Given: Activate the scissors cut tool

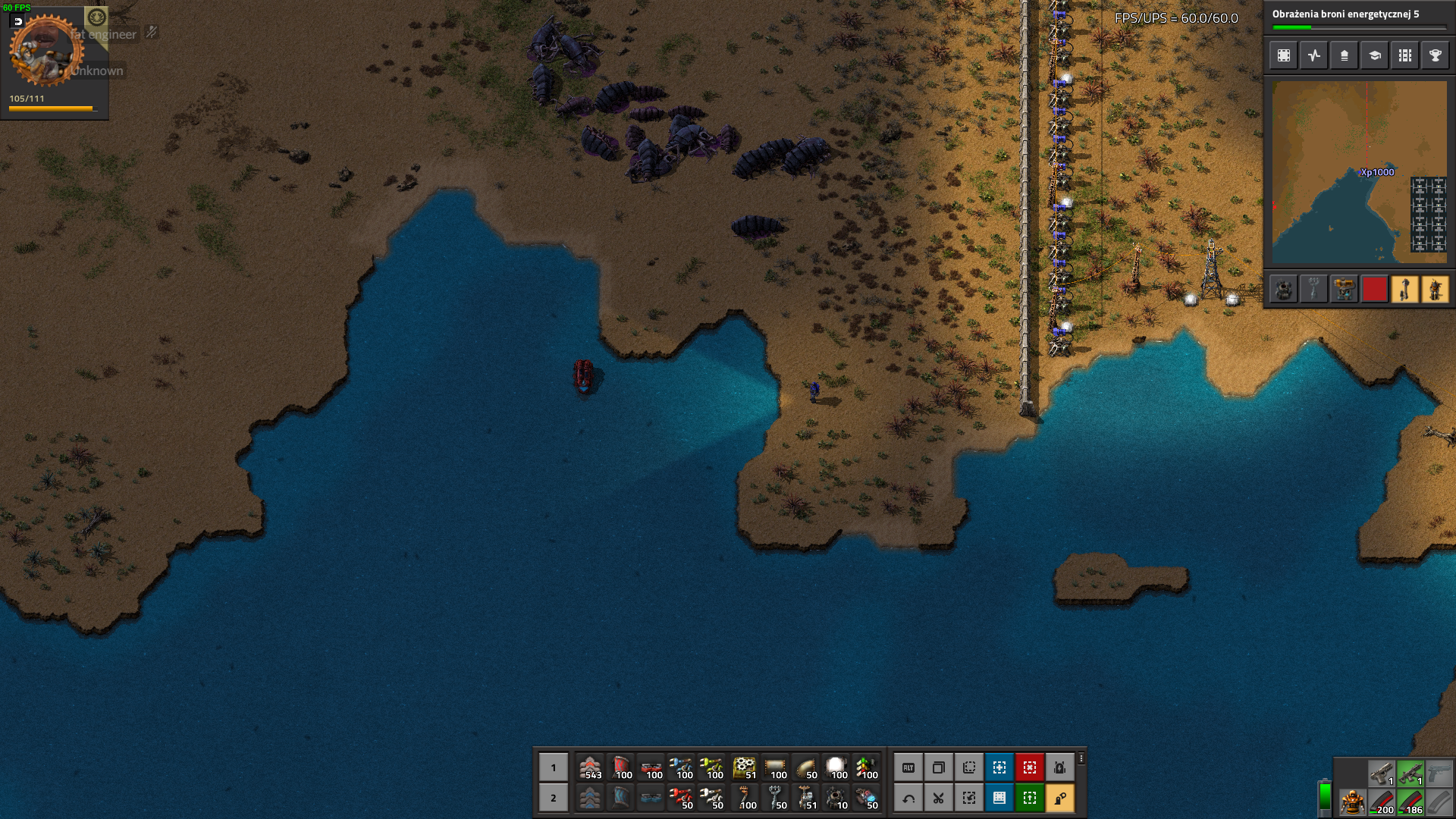Looking at the screenshot, I should (x=938, y=798).
